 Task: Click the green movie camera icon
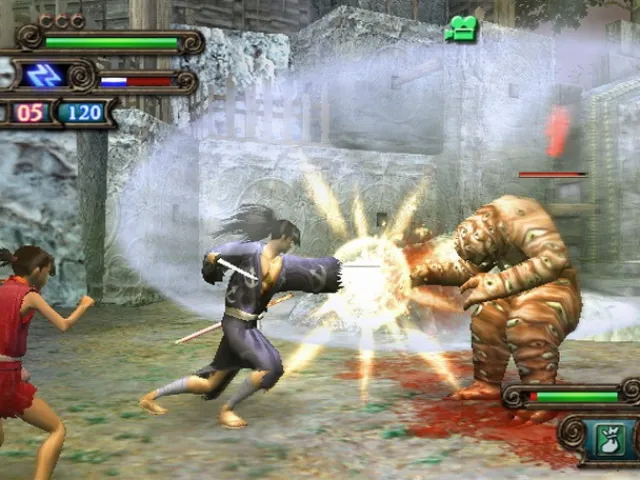click(x=461, y=30)
